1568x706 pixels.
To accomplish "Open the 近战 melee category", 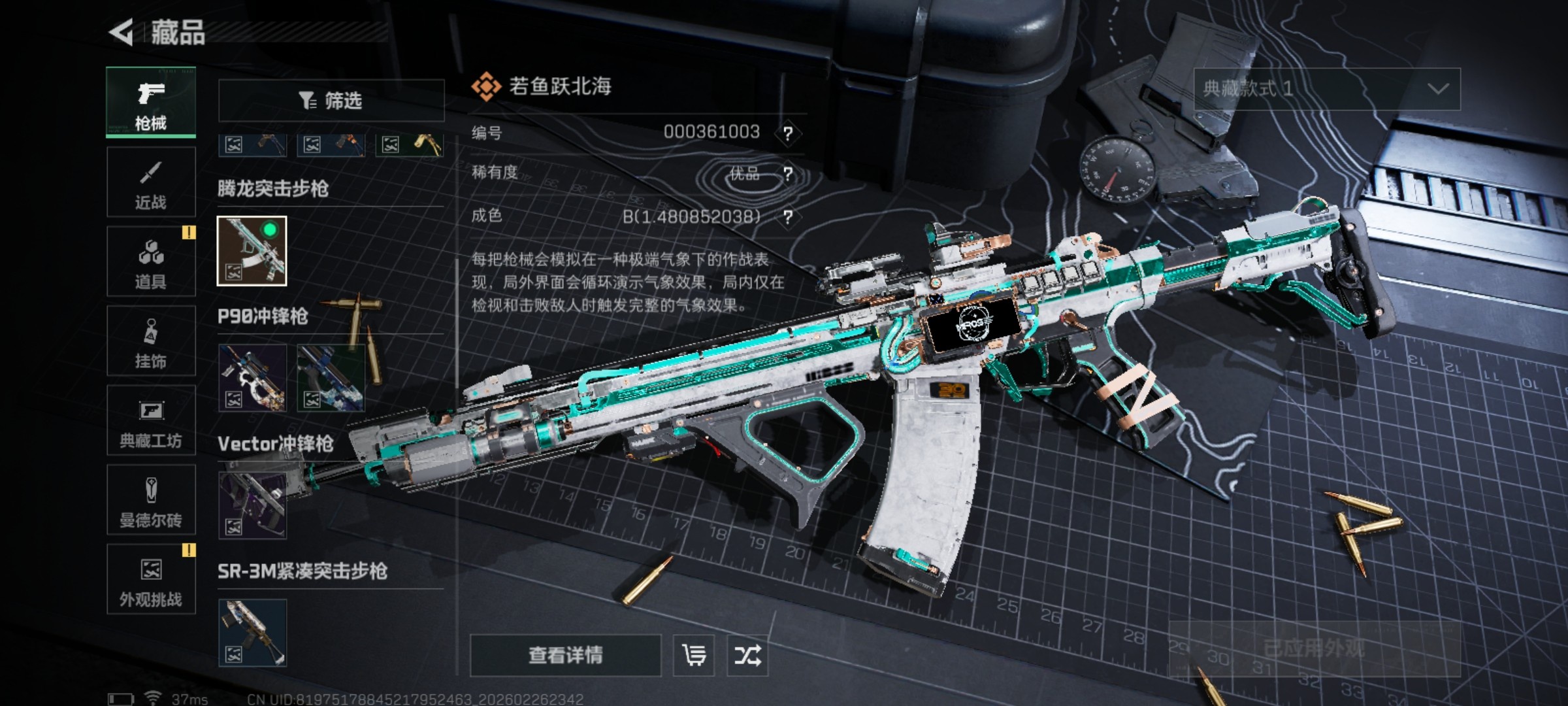I will click(151, 182).
